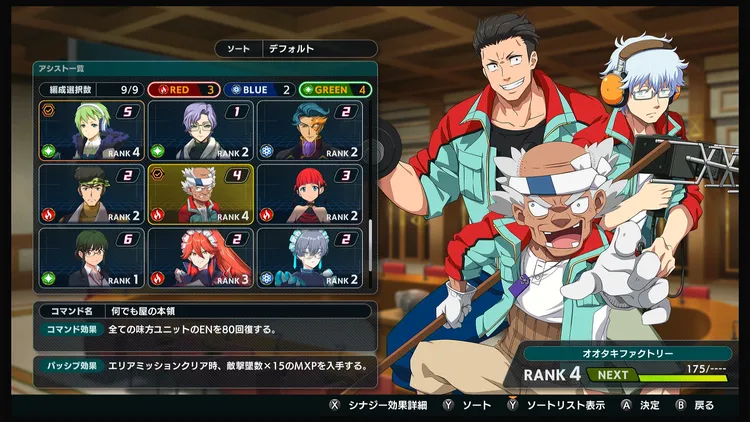Select the red-haired maid assist card
Viewport: 750px width, 422px height.
[x=200, y=257]
